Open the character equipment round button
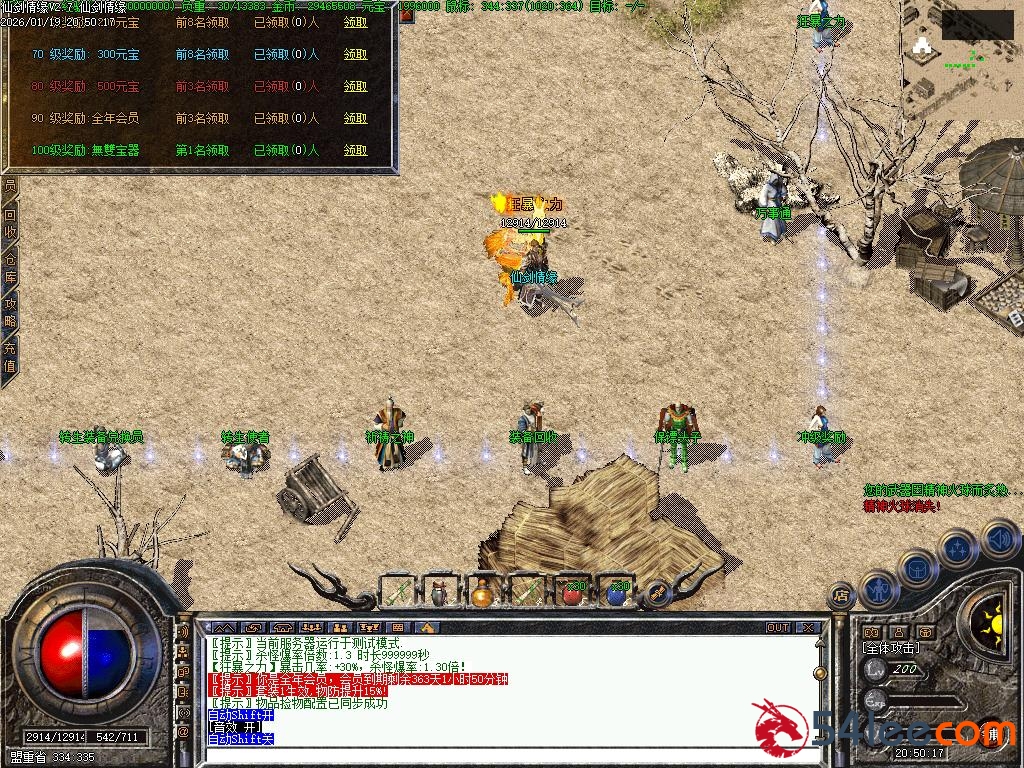The width and height of the screenshot is (1024, 768). tap(877, 589)
